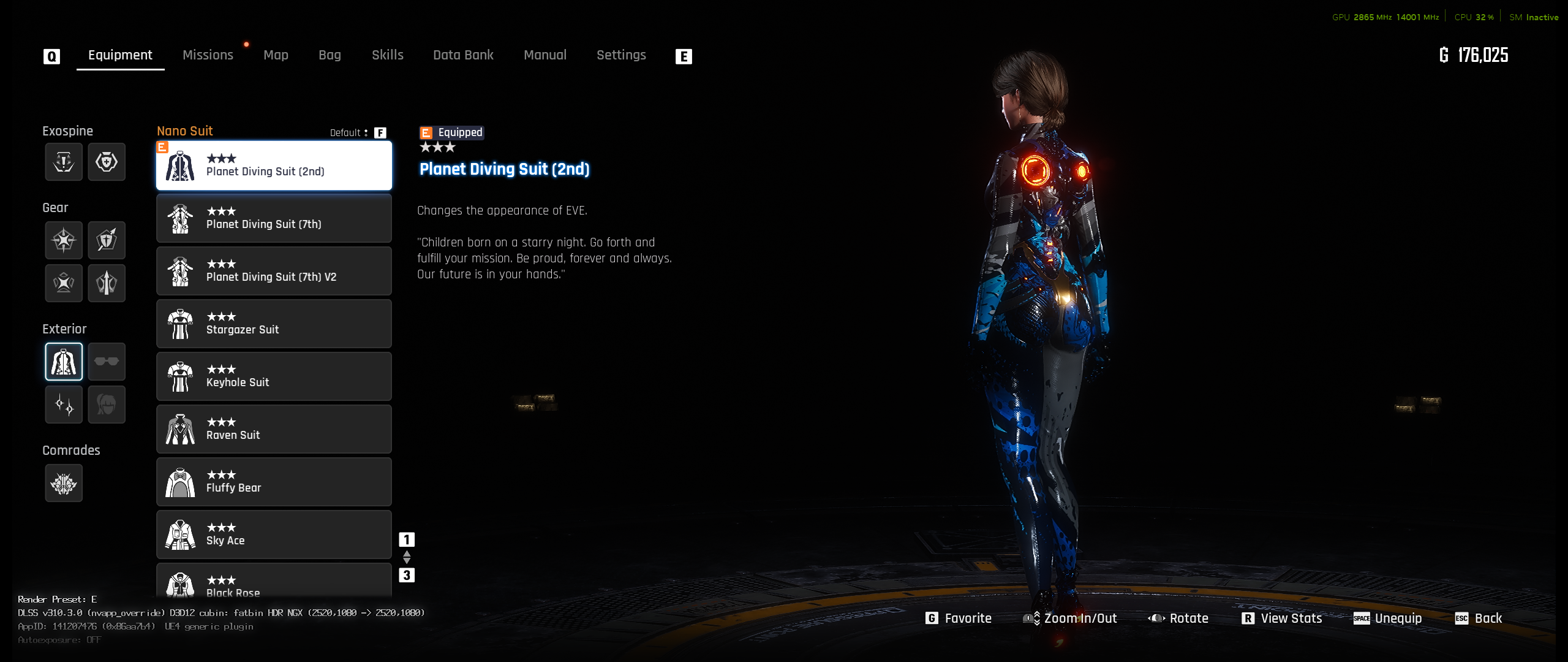This screenshot has height=662, width=1568.
Task: Switch to the Missions tab
Action: 208,55
